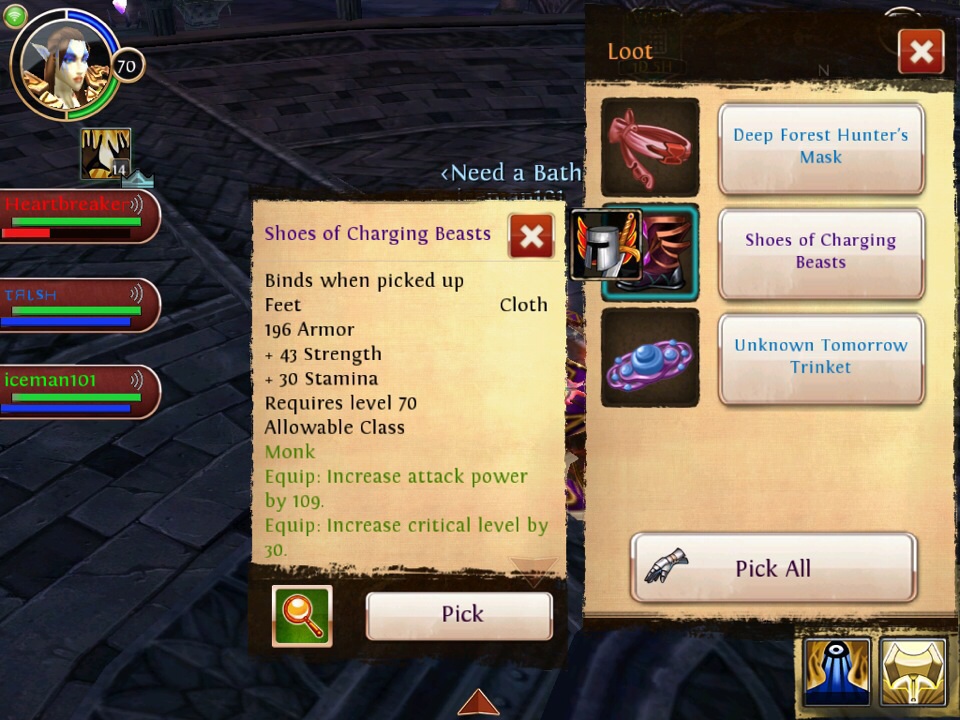Inspect item with the magnifying glass button

click(302, 616)
